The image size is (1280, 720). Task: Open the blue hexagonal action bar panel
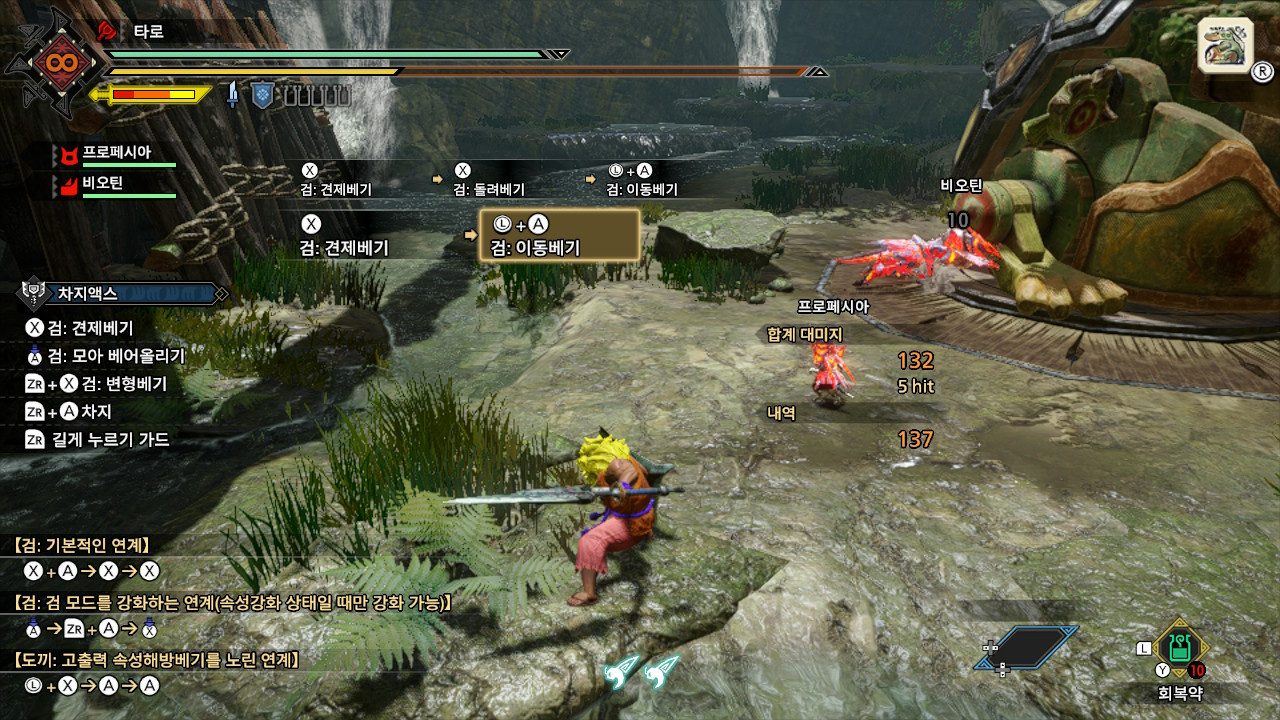[x=1027, y=647]
